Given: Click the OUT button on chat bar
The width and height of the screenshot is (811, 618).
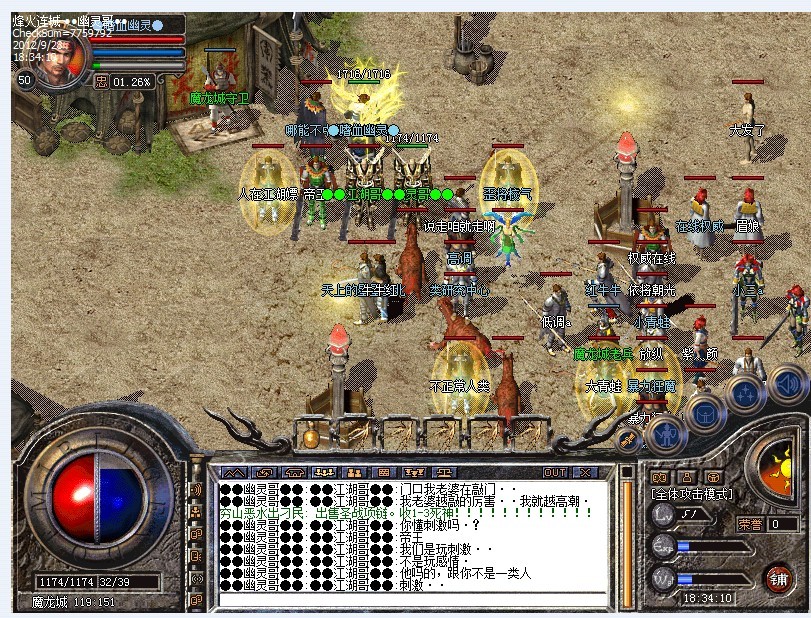Looking at the screenshot, I should (555, 471).
